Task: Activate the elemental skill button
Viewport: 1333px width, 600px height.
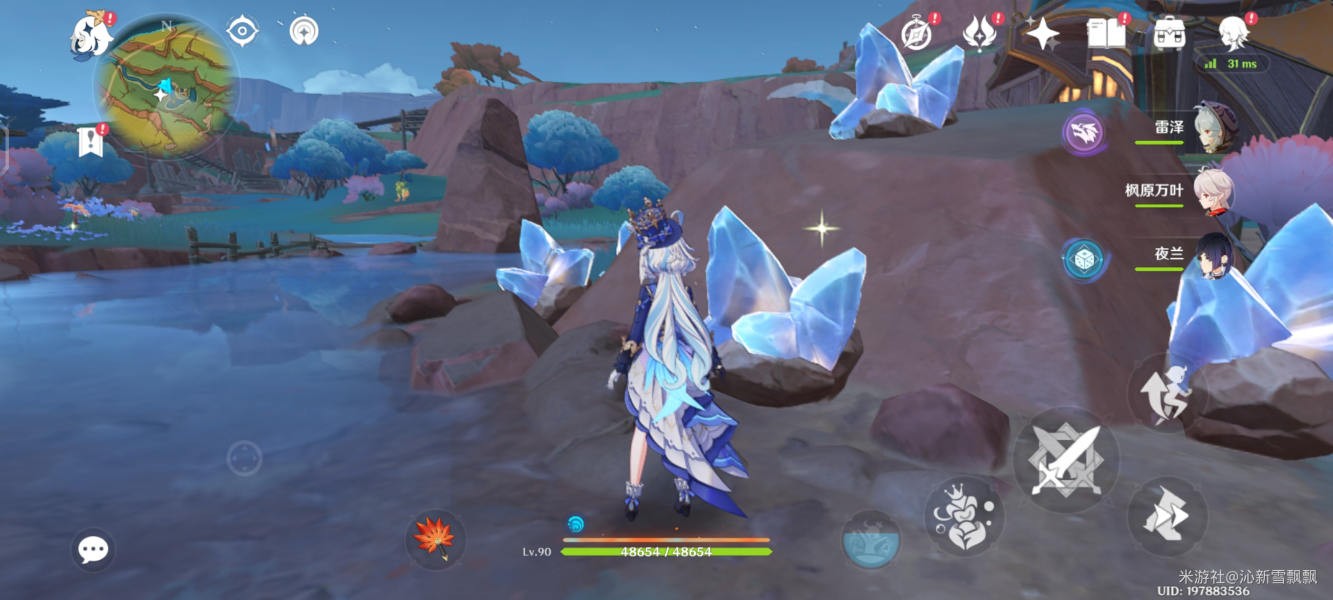Action: click(963, 516)
